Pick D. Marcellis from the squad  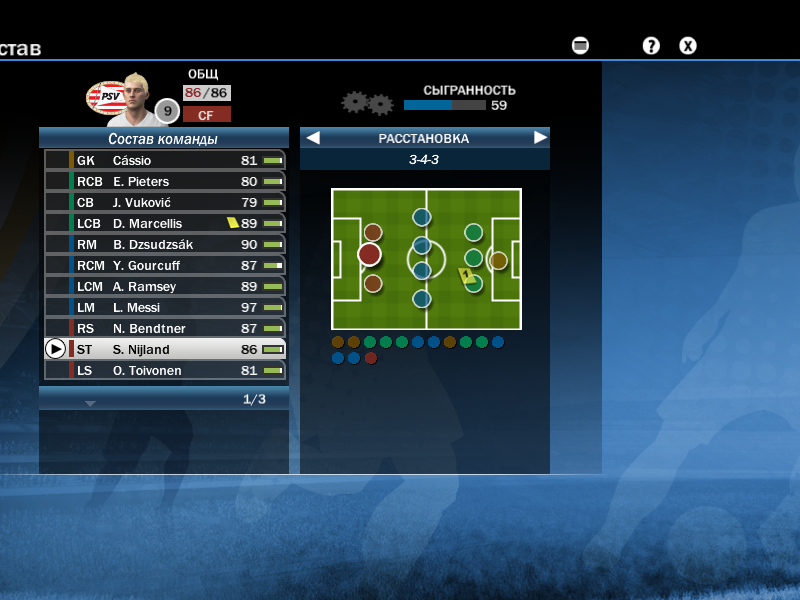point(165,223)
